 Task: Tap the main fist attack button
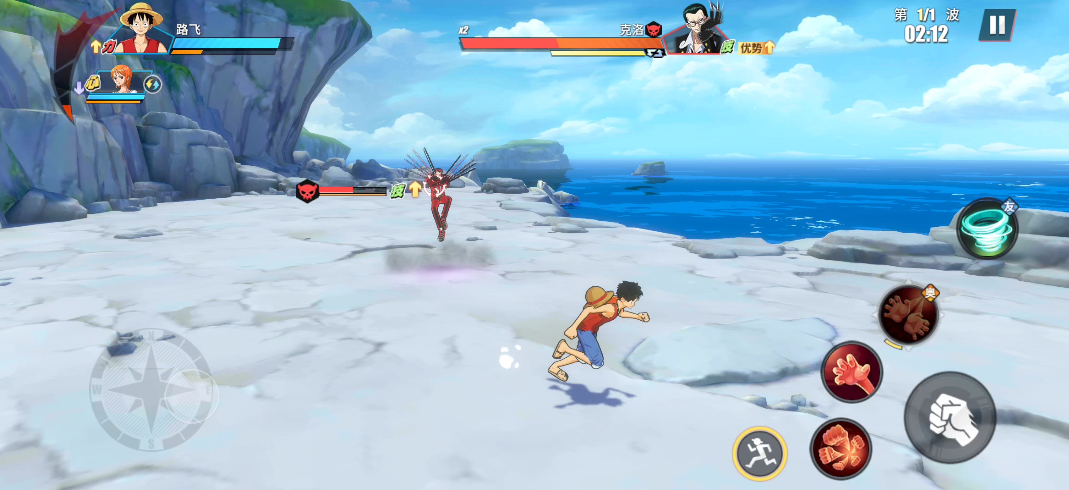coord(949,418)
